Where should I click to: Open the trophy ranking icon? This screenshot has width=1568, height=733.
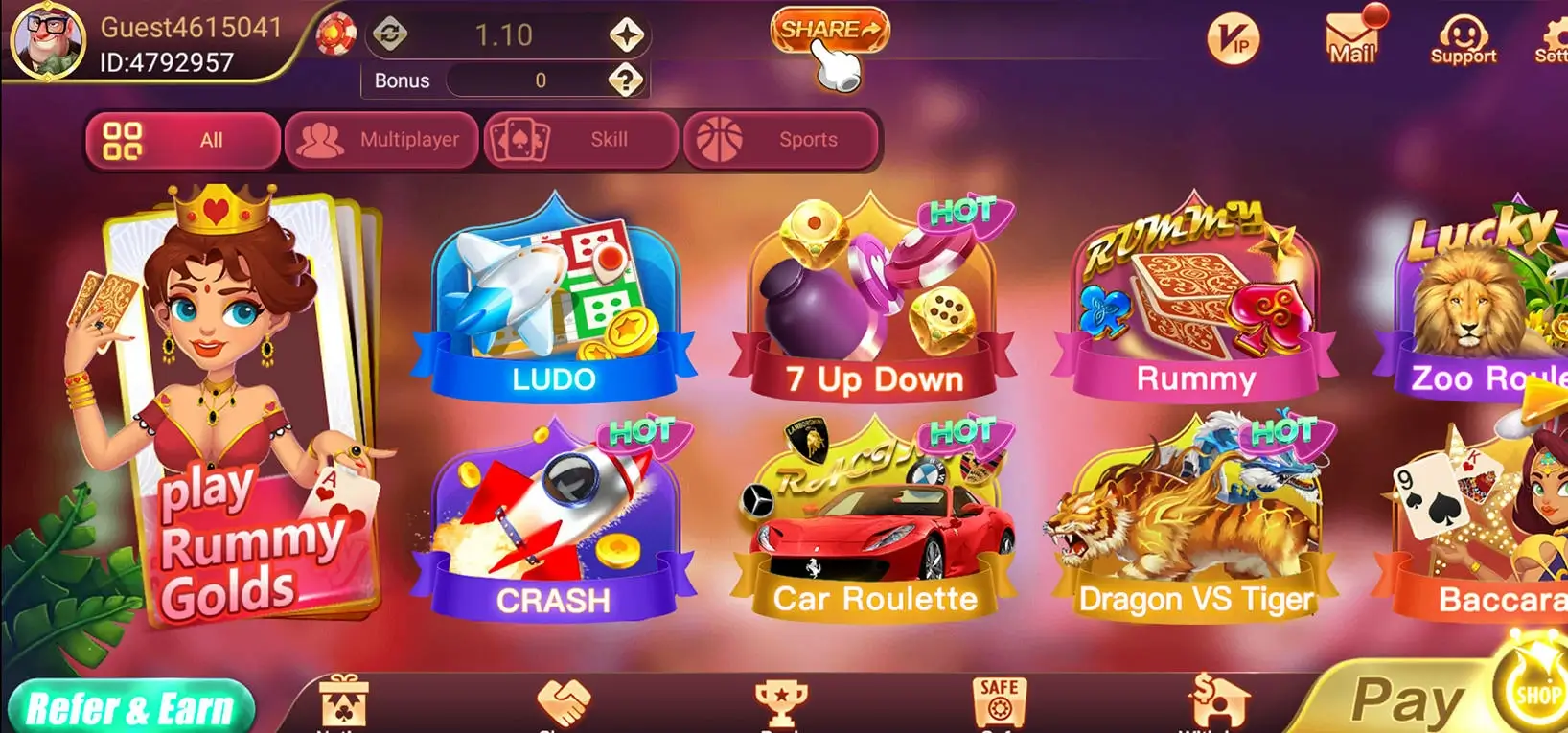click(x=780, y=699)
